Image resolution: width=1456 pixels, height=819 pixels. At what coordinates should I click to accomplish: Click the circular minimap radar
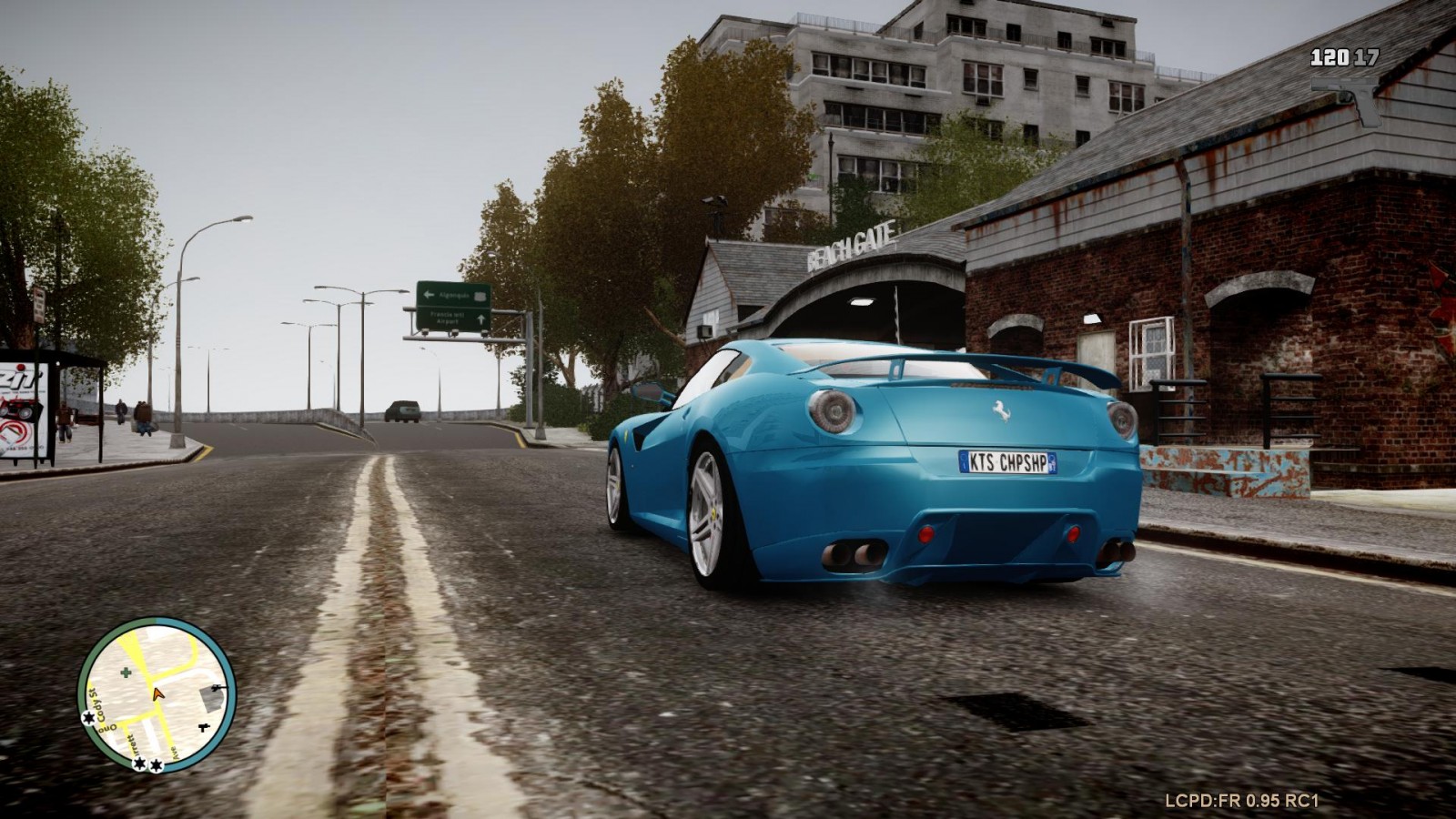[x=157, y=695]
